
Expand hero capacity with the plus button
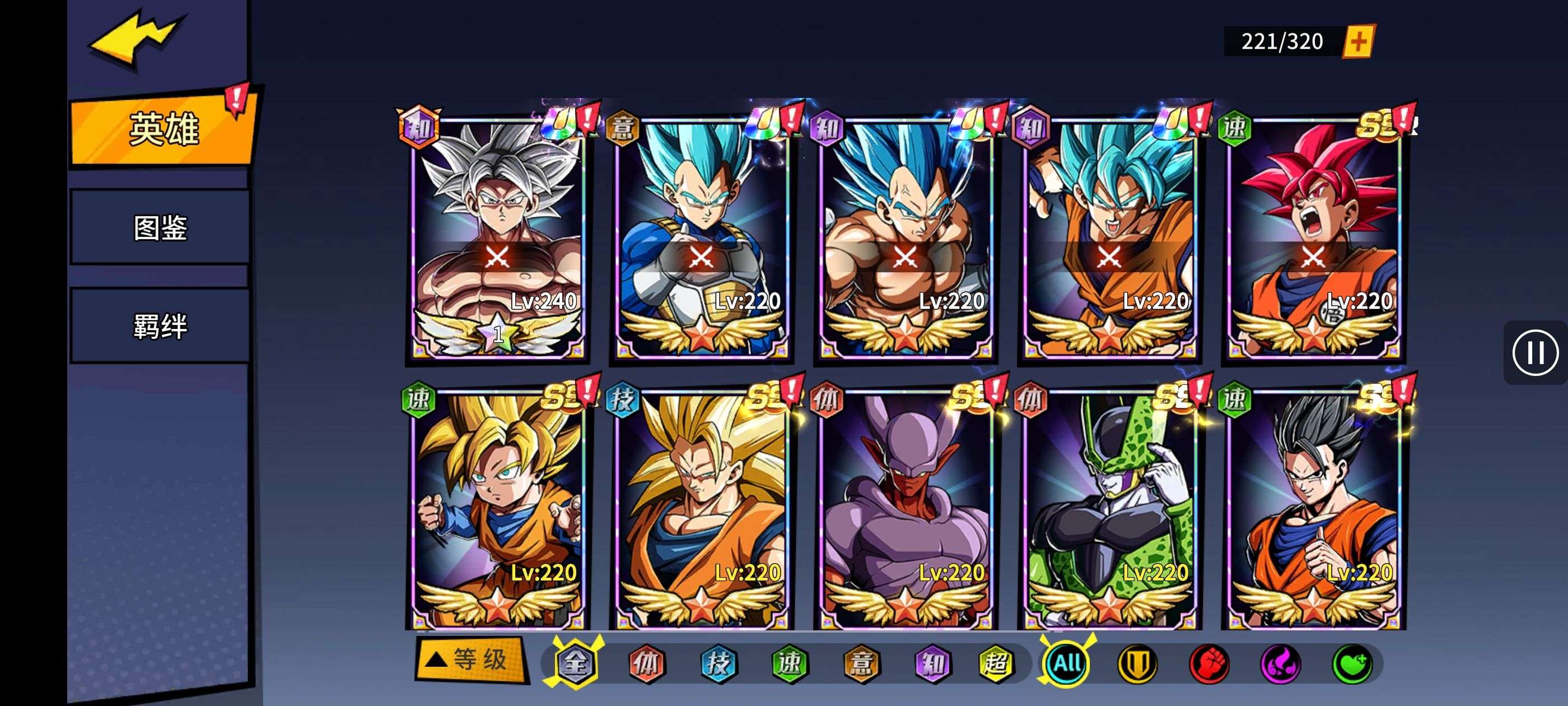(x=1359, y=41)
